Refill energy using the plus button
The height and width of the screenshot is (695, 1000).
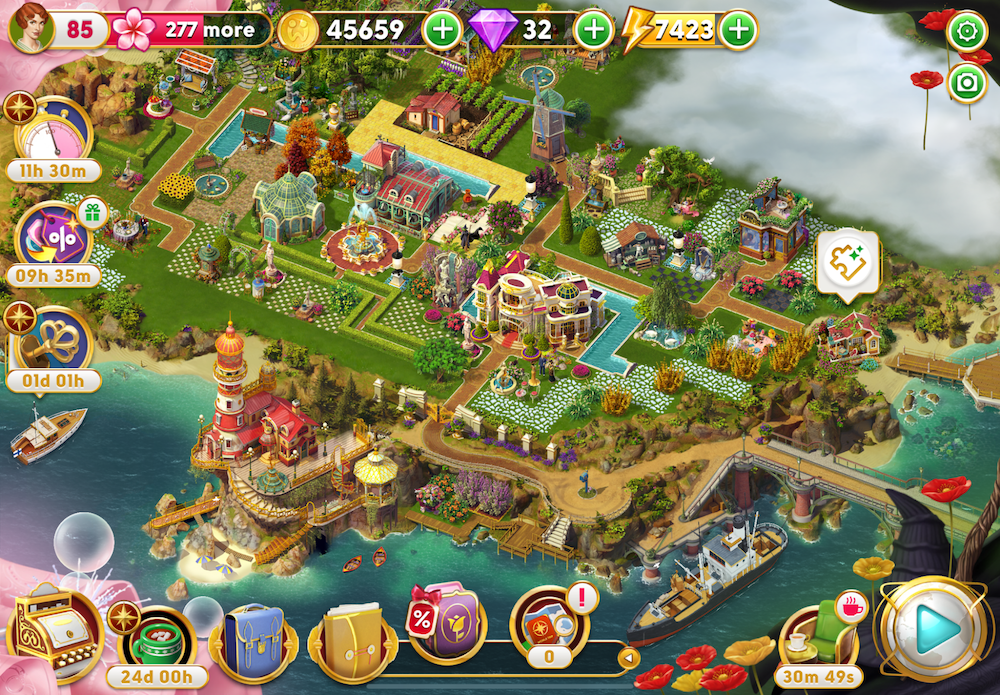[738, 30]
